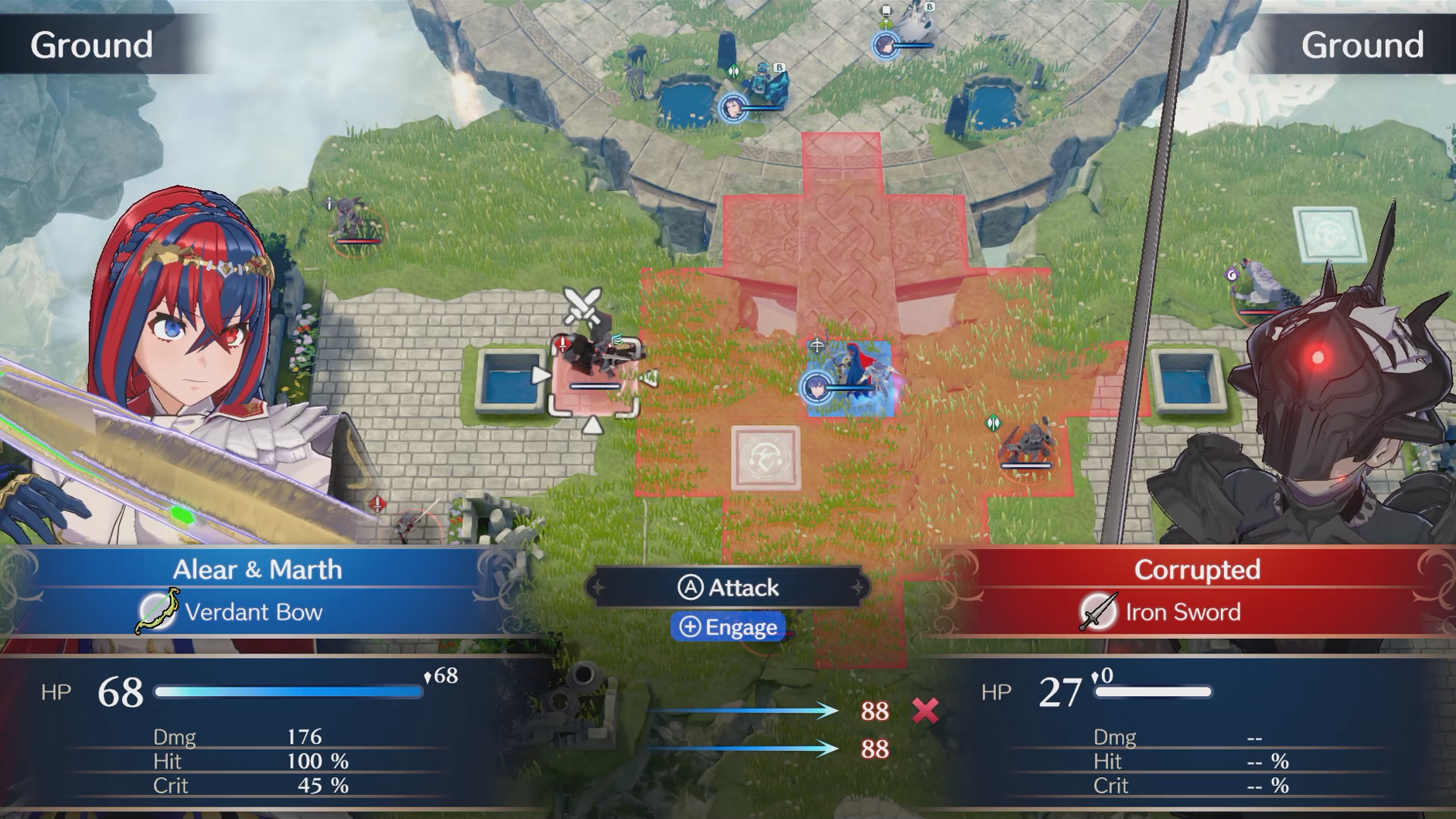Click the B rank badge above the pegasus knight
Viewport: 1456px width, 819px height.
coord(929,7)
